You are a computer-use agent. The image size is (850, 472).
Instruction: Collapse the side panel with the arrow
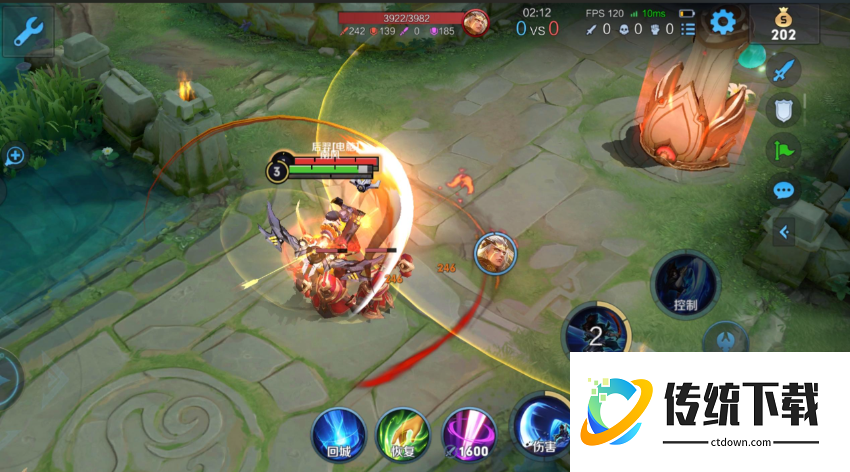click(x=785, y=232)
